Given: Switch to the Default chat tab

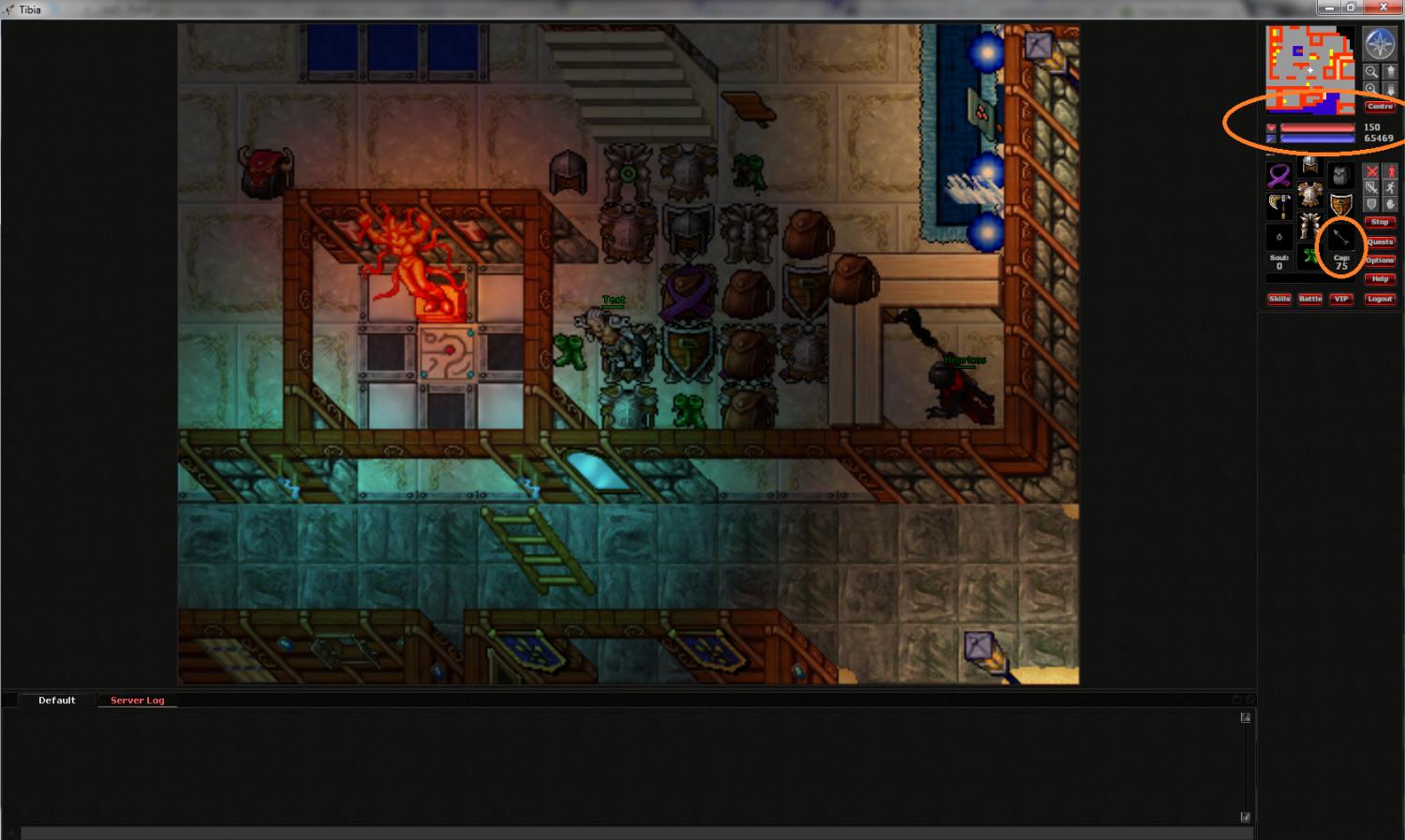Looking at the screenshot, I should (57, 700).
